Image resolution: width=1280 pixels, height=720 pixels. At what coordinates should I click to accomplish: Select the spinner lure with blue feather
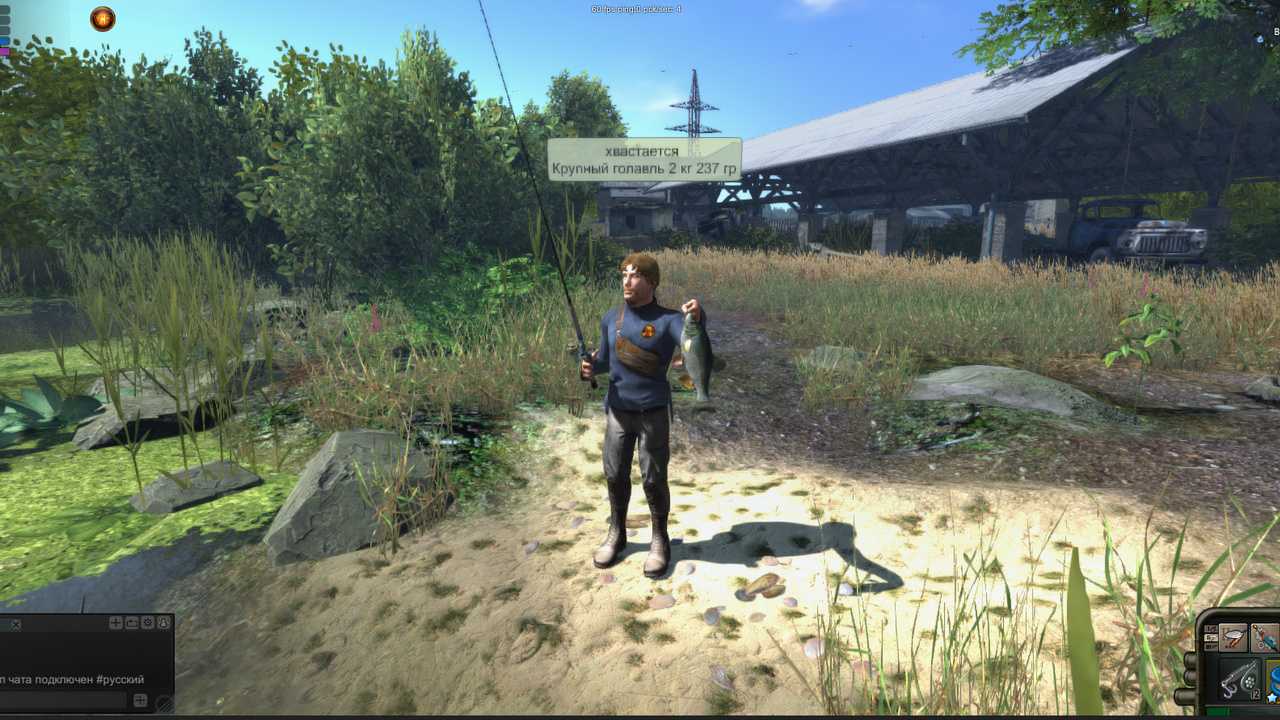click(1266, 637)
